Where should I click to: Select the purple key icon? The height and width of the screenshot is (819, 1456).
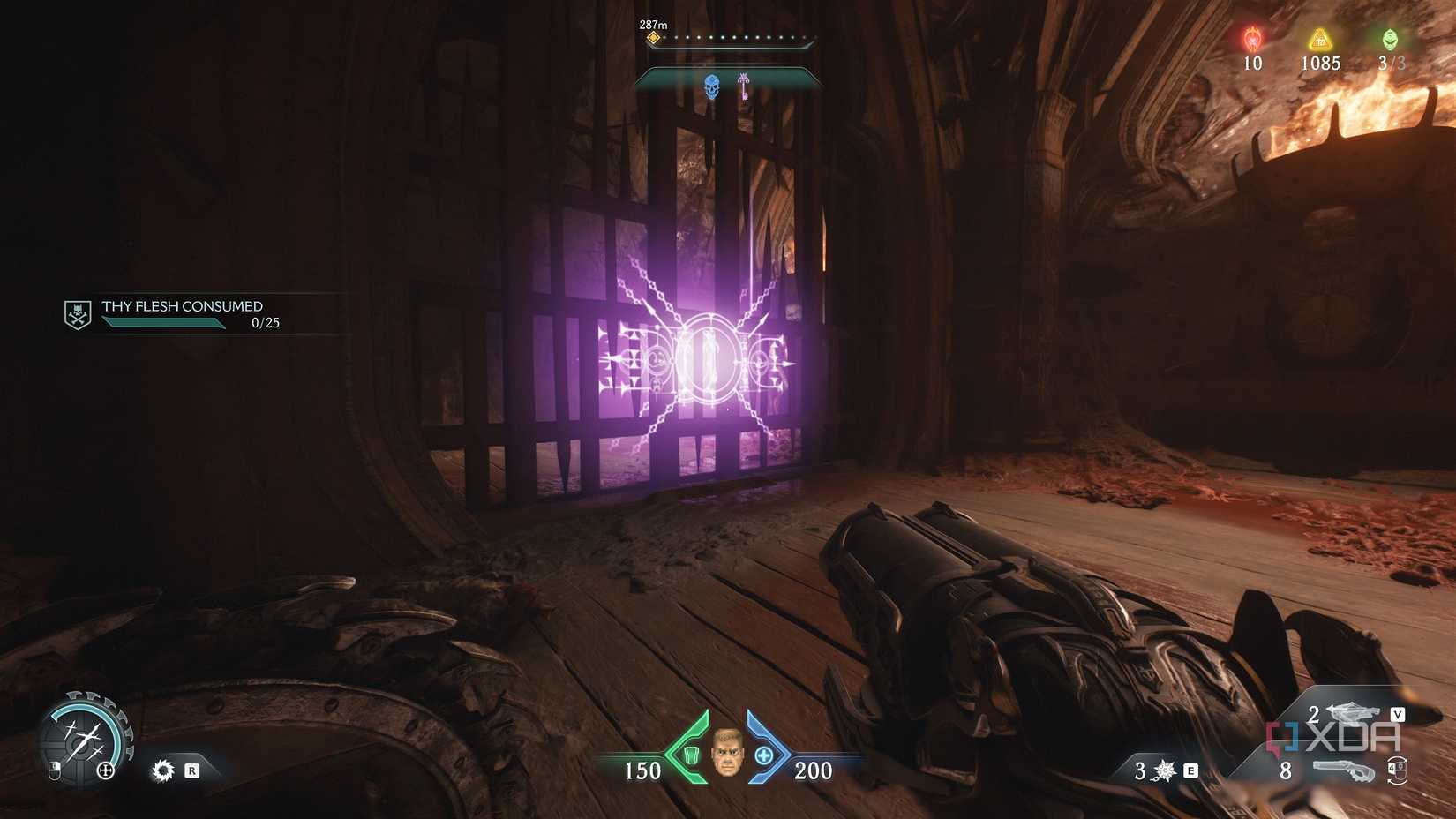tap(744, 86)
